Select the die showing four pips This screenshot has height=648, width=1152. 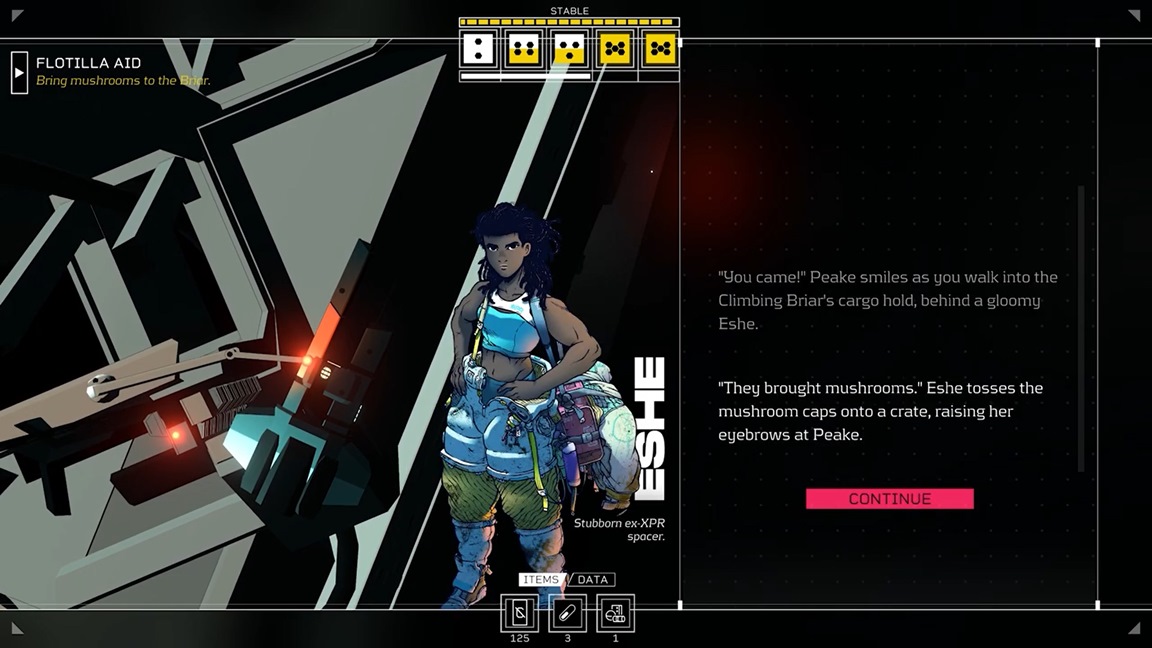pos(523,48)
